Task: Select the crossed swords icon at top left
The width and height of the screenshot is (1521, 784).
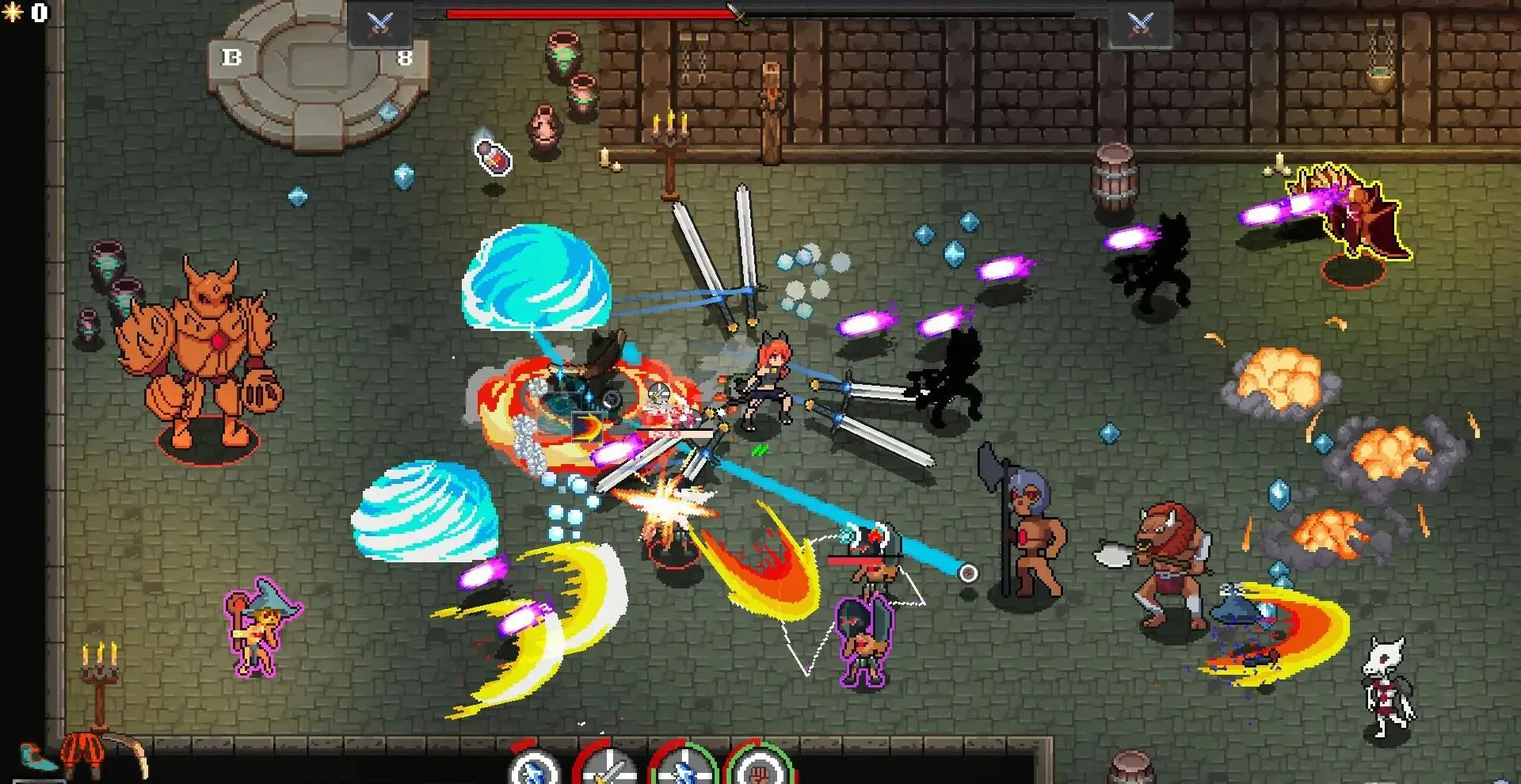Action: (379, 22)
